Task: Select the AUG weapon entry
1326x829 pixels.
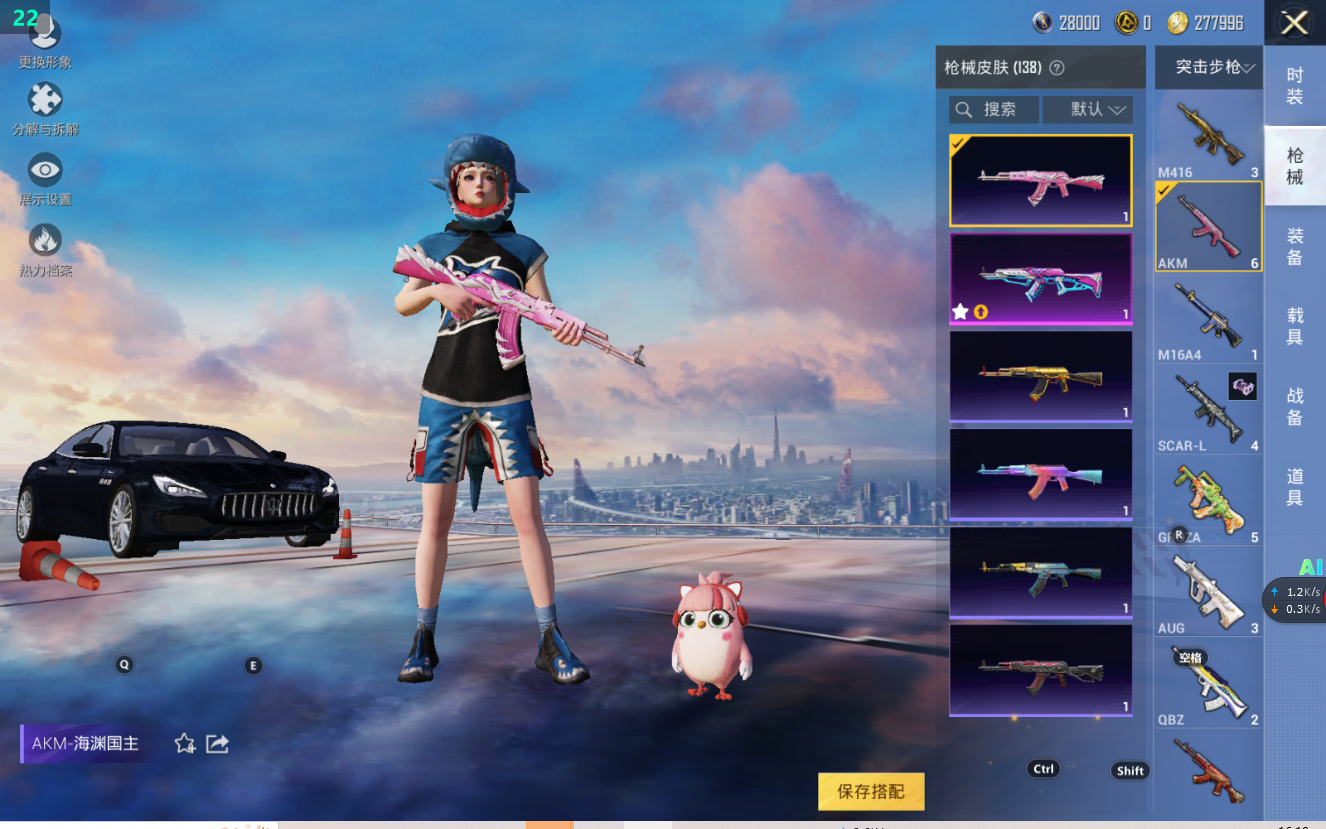Action: click(1208, 593)
